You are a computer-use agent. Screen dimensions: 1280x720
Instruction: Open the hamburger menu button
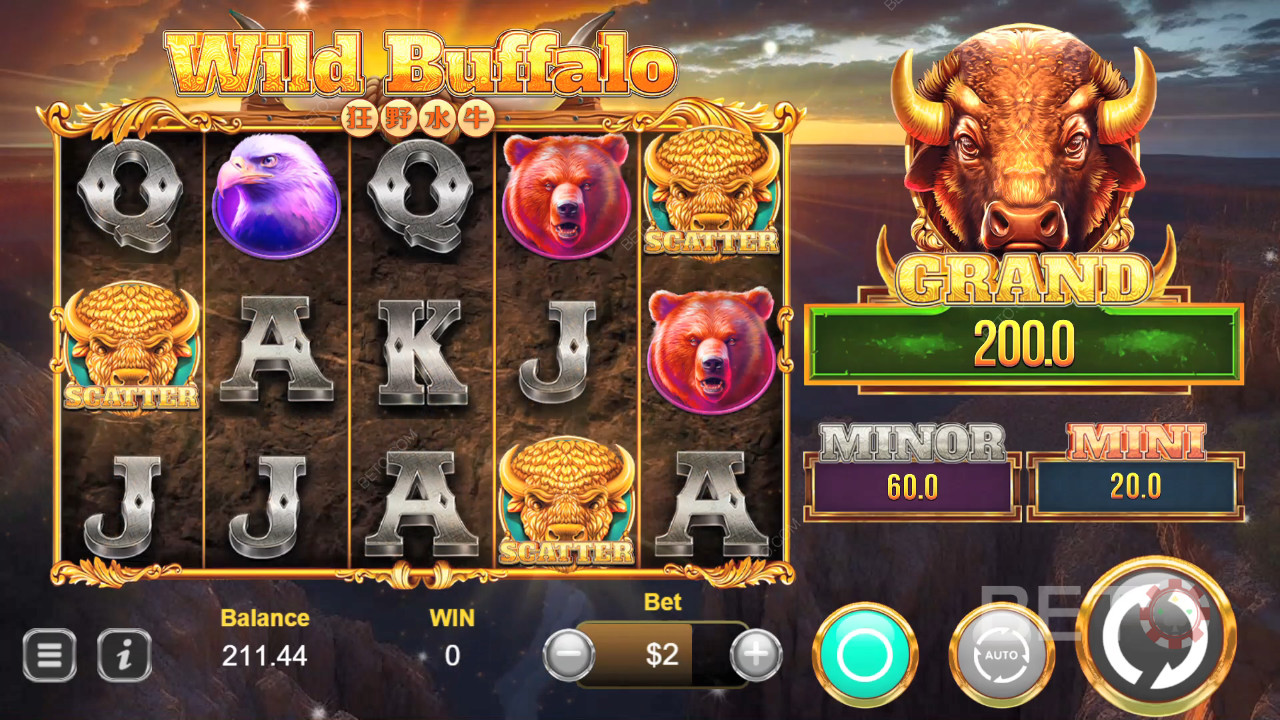point(49,655)
